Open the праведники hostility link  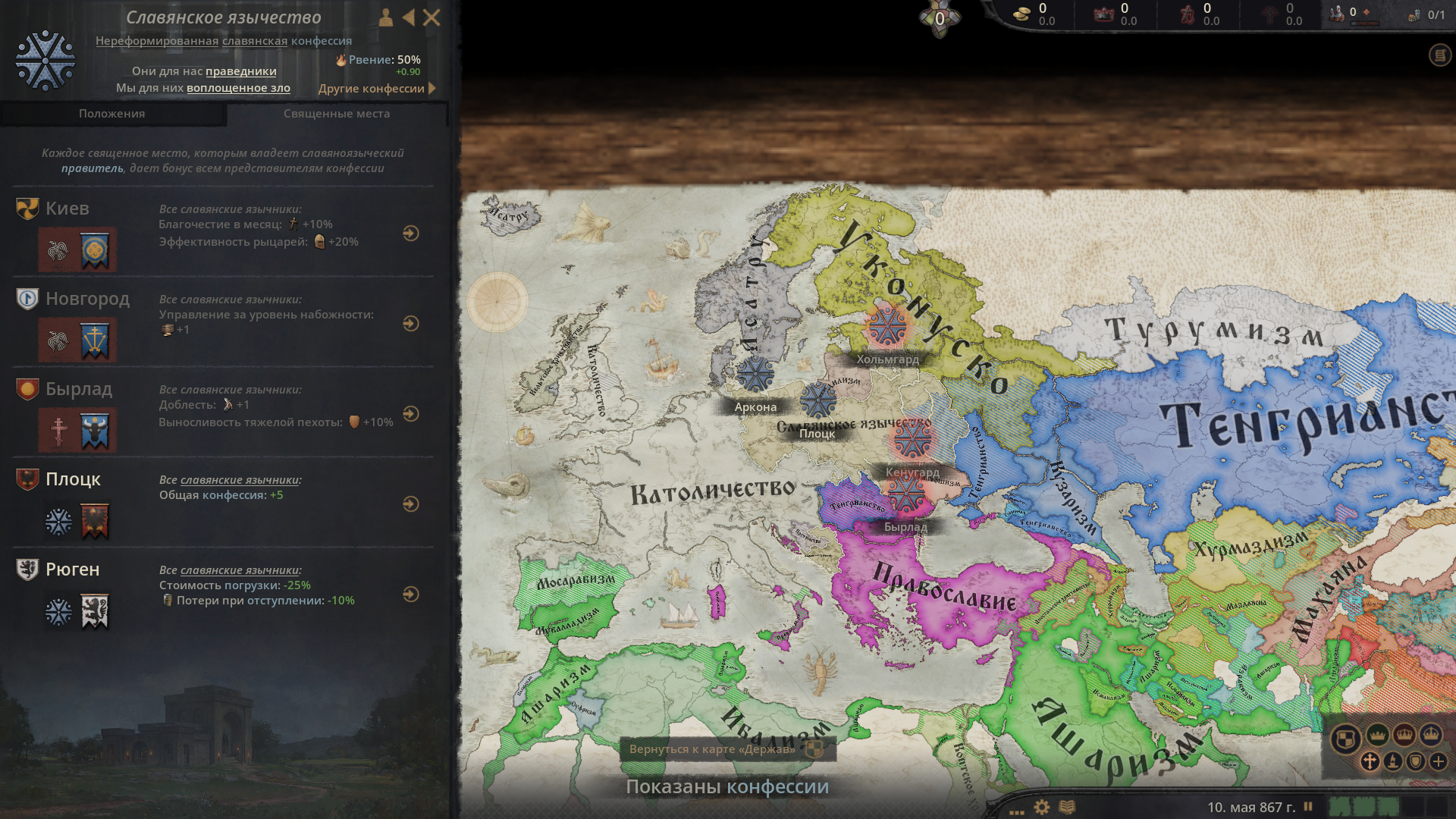click(241, 71)
